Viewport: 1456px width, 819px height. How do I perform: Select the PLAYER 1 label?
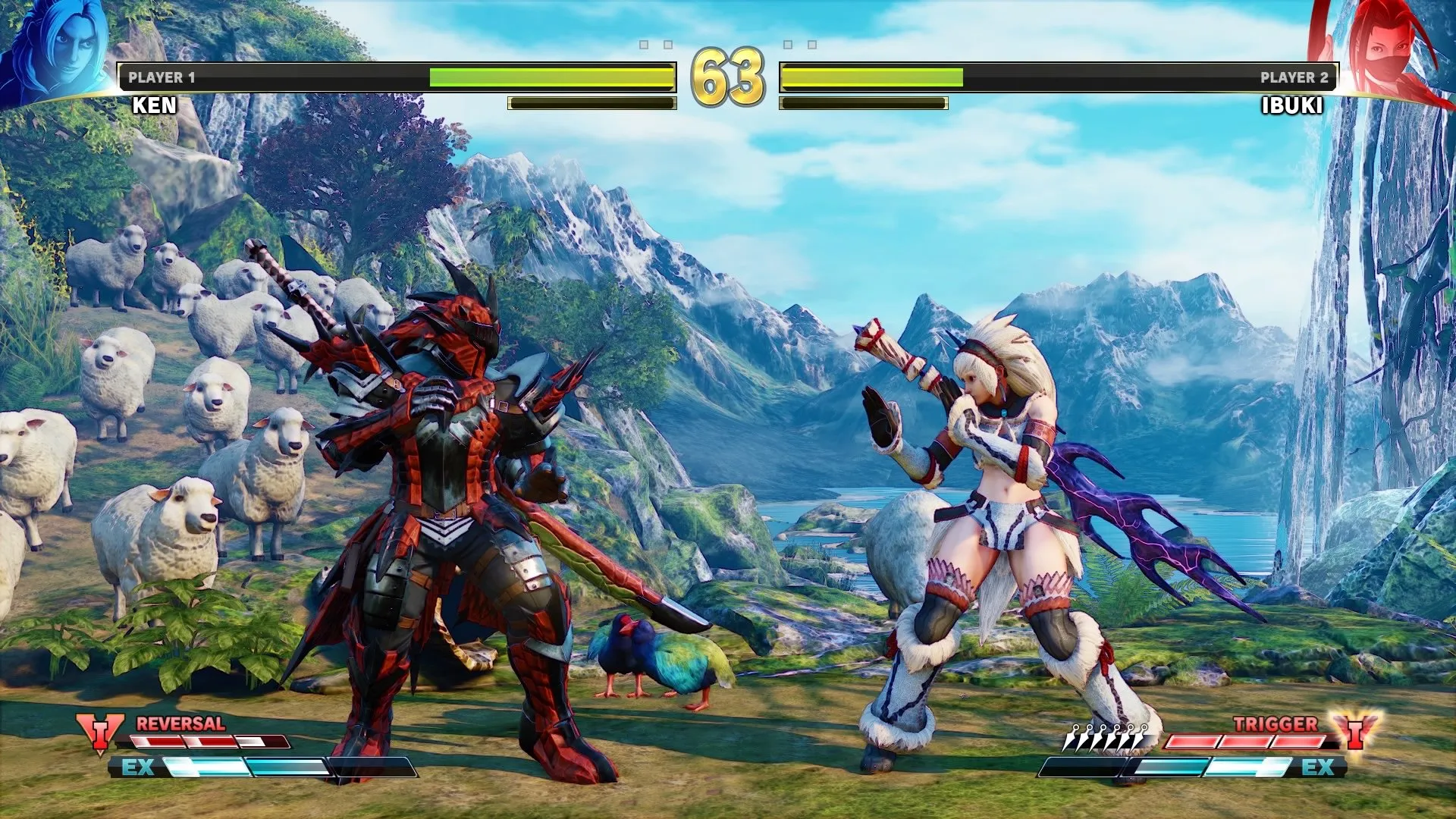162,75
